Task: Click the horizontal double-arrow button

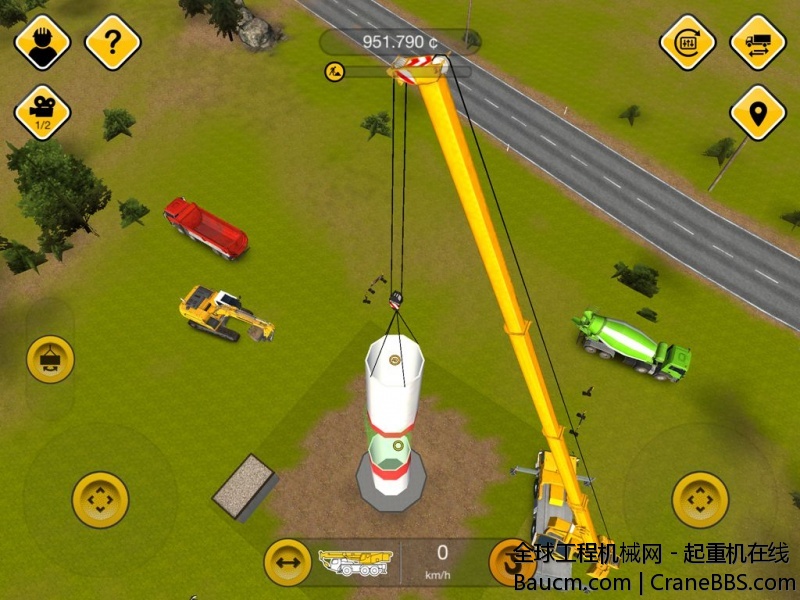Action: pyautogui.click(x=287, y=563)
